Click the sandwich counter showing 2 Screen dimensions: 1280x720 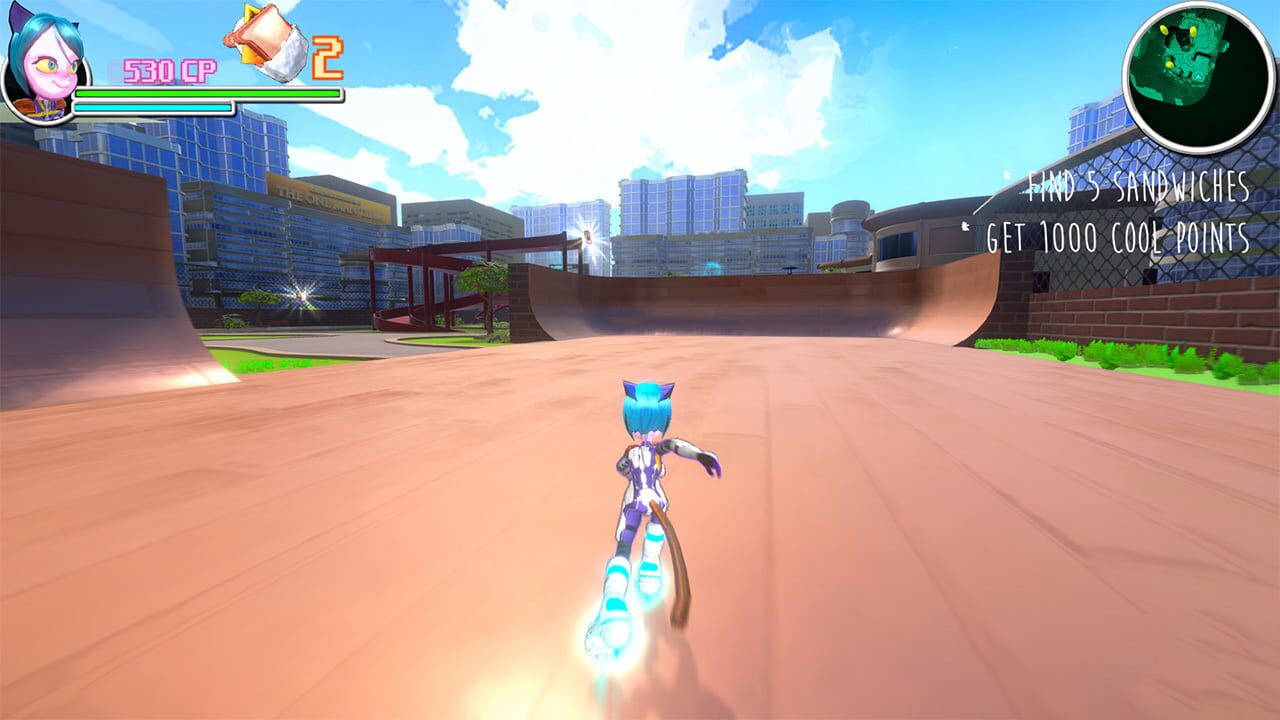click(326, 58)
